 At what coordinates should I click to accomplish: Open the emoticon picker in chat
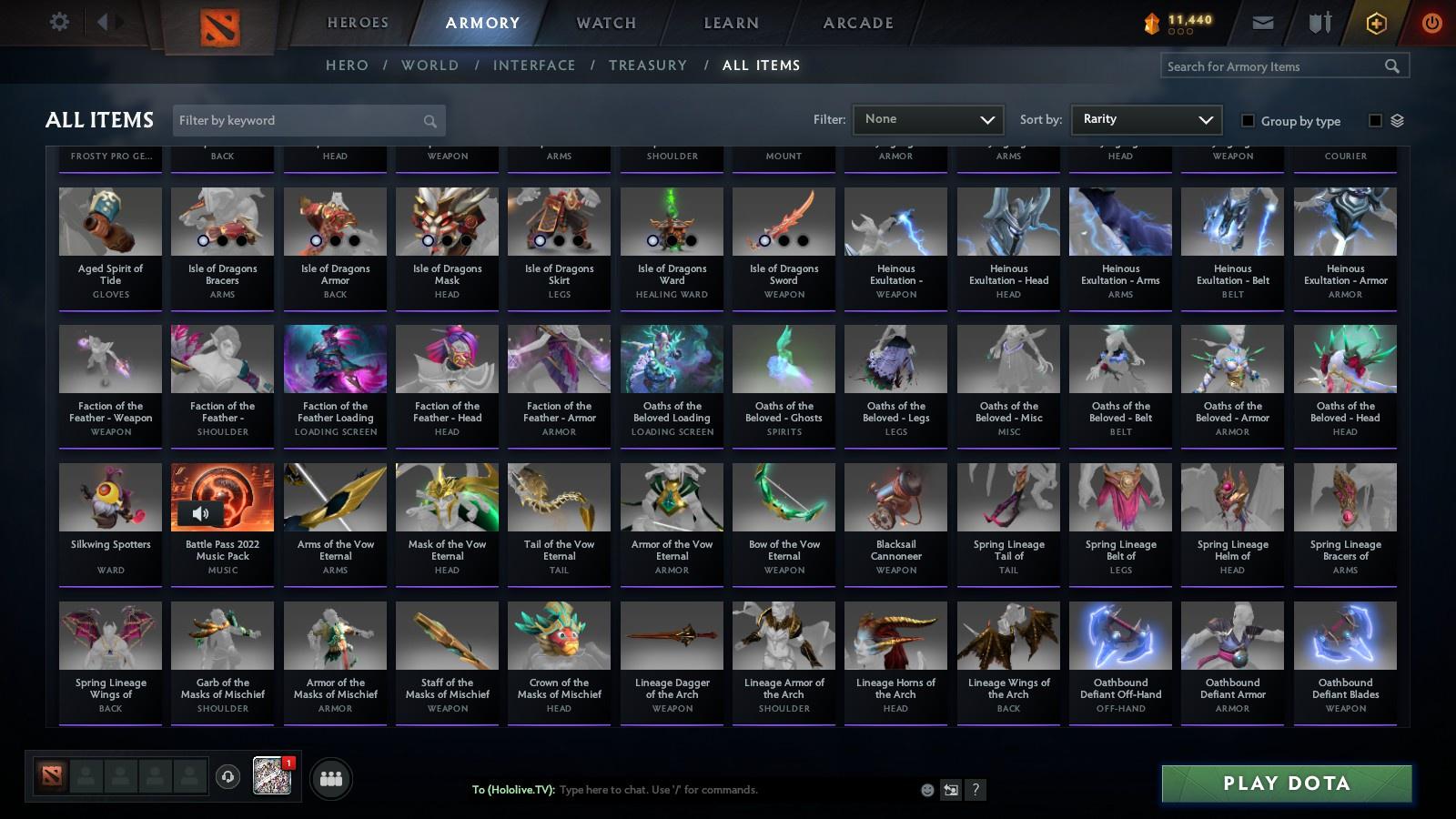pos(927,790)
